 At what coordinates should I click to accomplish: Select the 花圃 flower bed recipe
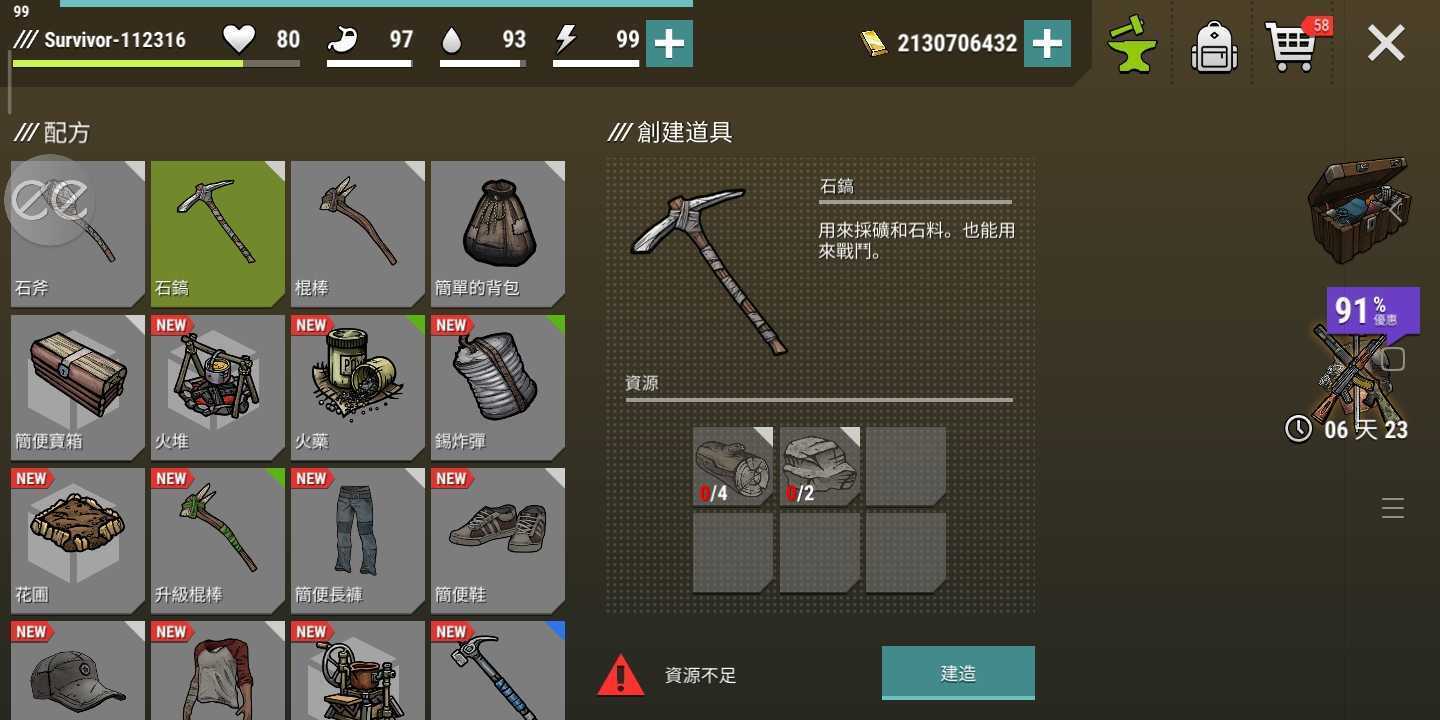(77, 538)
